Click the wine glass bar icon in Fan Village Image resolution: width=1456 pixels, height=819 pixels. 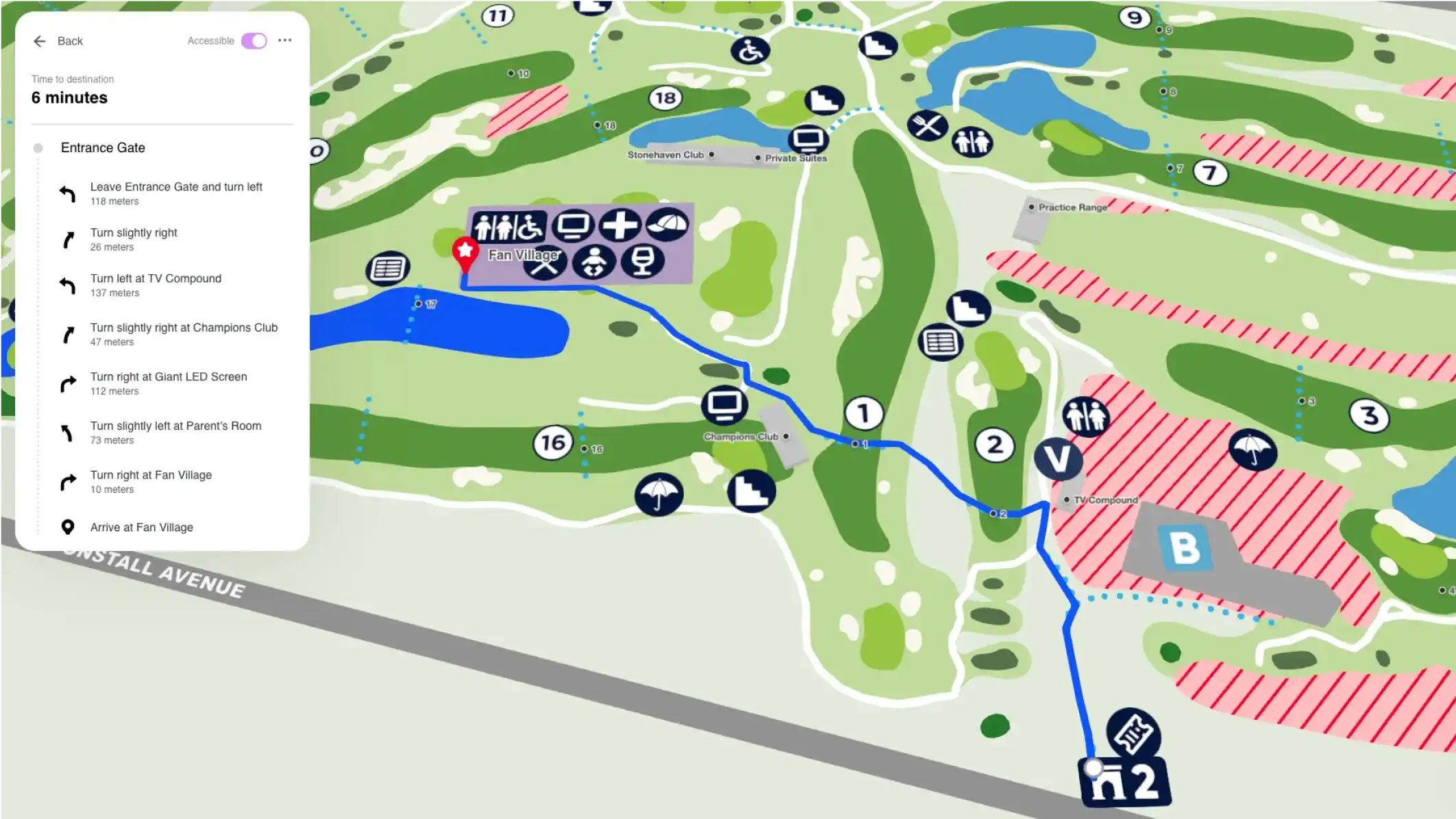click(644, 262)
